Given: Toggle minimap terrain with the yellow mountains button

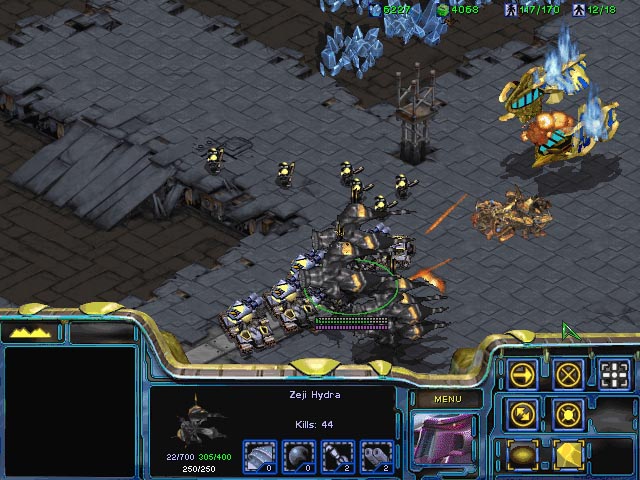Looking at the screenshot, I should [32, 332].
